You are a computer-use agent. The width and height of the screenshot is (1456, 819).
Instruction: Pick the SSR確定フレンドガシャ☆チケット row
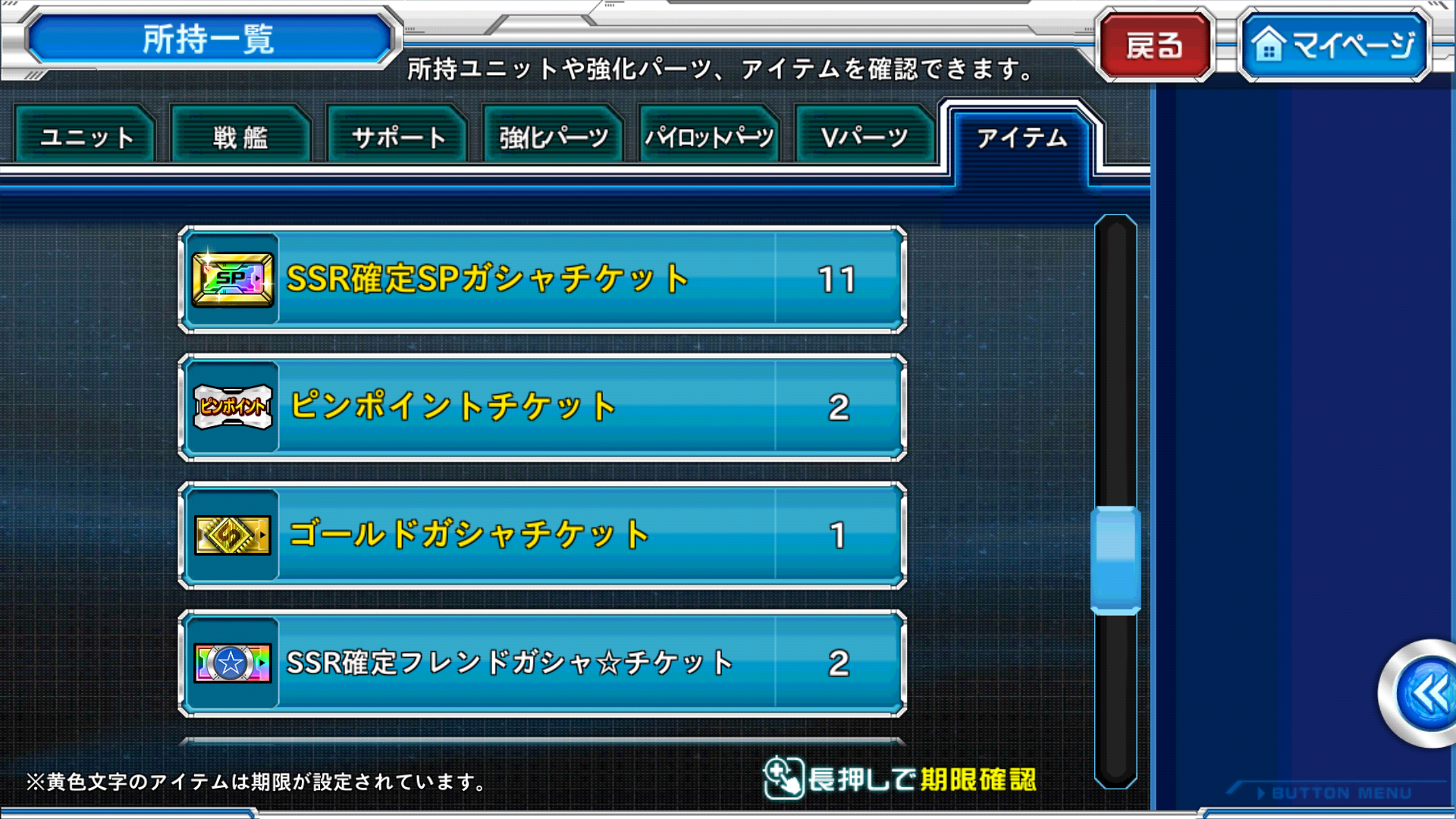coord(542,663)
